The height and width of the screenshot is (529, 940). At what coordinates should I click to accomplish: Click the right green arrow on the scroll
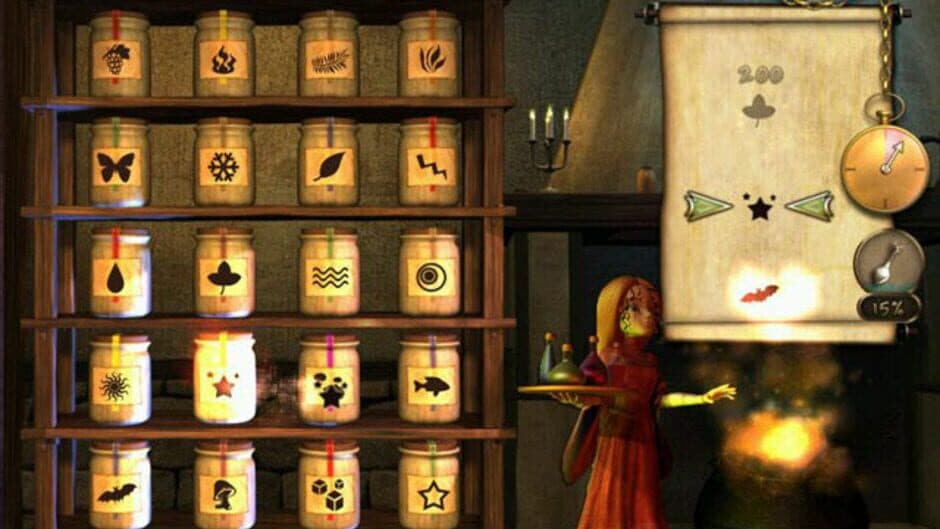[809, 206]
